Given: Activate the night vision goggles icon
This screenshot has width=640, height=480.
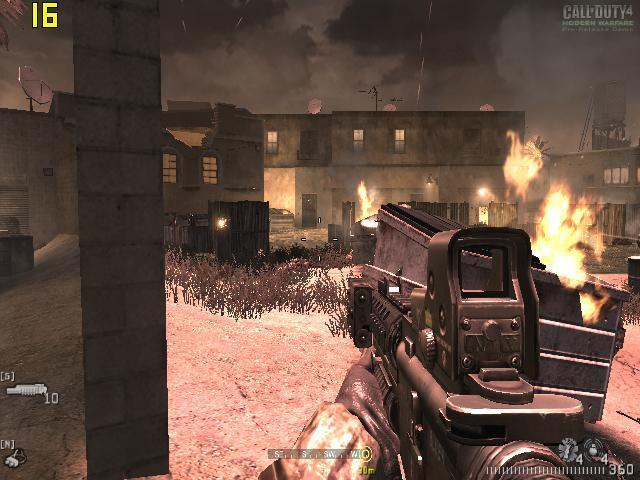Looking at the screenshot, I should [14, 457].
